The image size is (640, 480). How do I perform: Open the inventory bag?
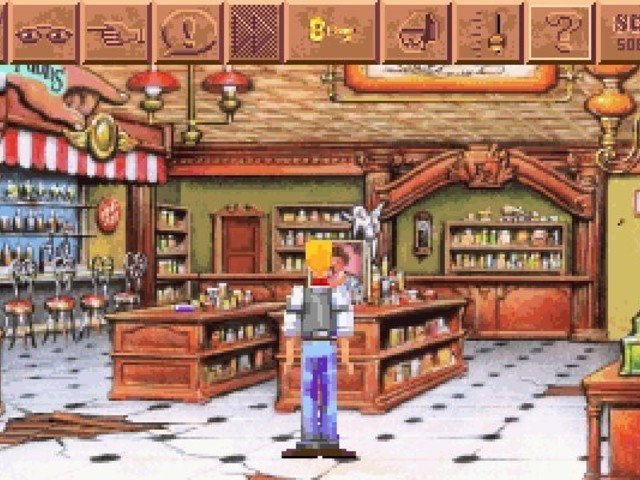pyautogui.click(x=416, y=33)
